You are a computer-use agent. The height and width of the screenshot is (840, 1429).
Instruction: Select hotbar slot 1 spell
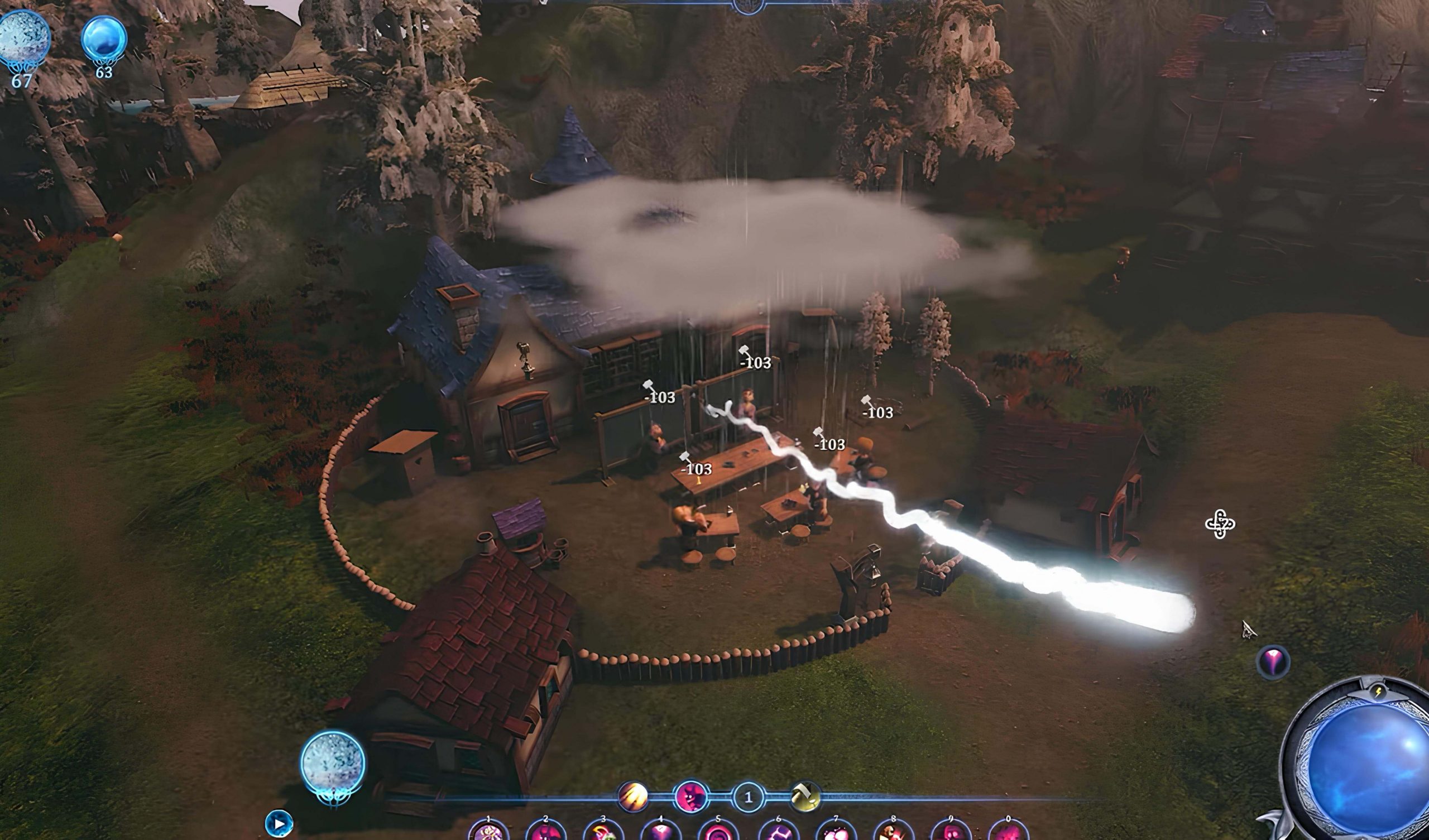coord(489,832)
